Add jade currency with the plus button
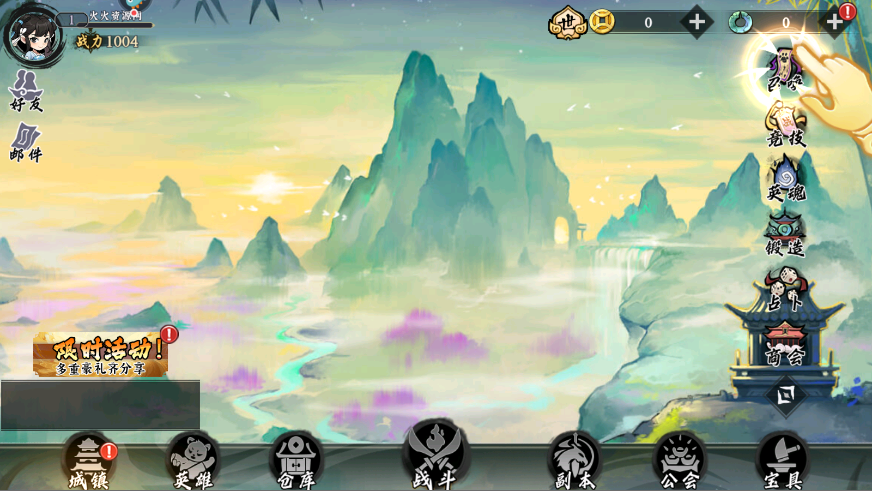 pos(833,22)
